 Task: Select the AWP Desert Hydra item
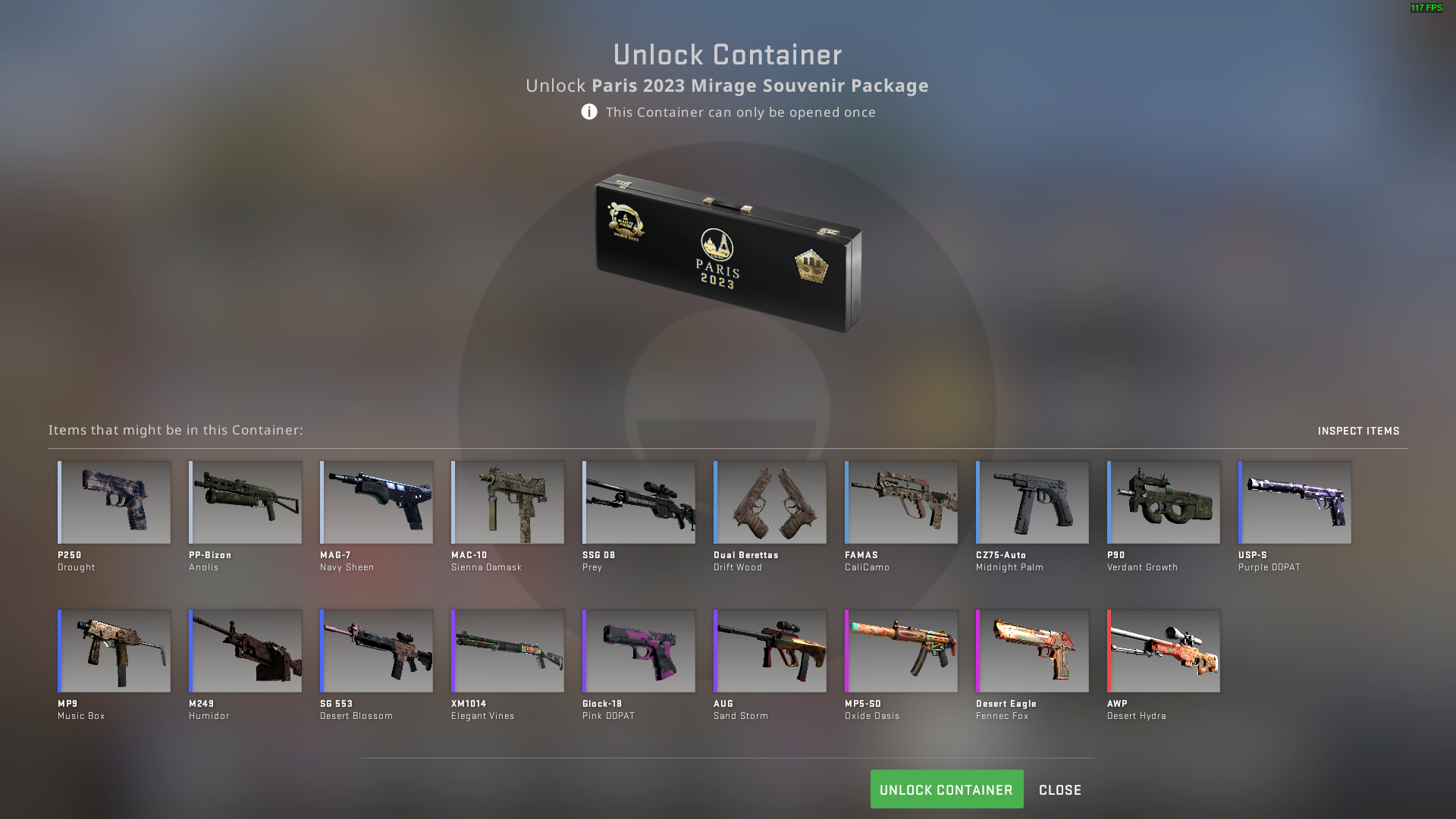click(1163, 651)
